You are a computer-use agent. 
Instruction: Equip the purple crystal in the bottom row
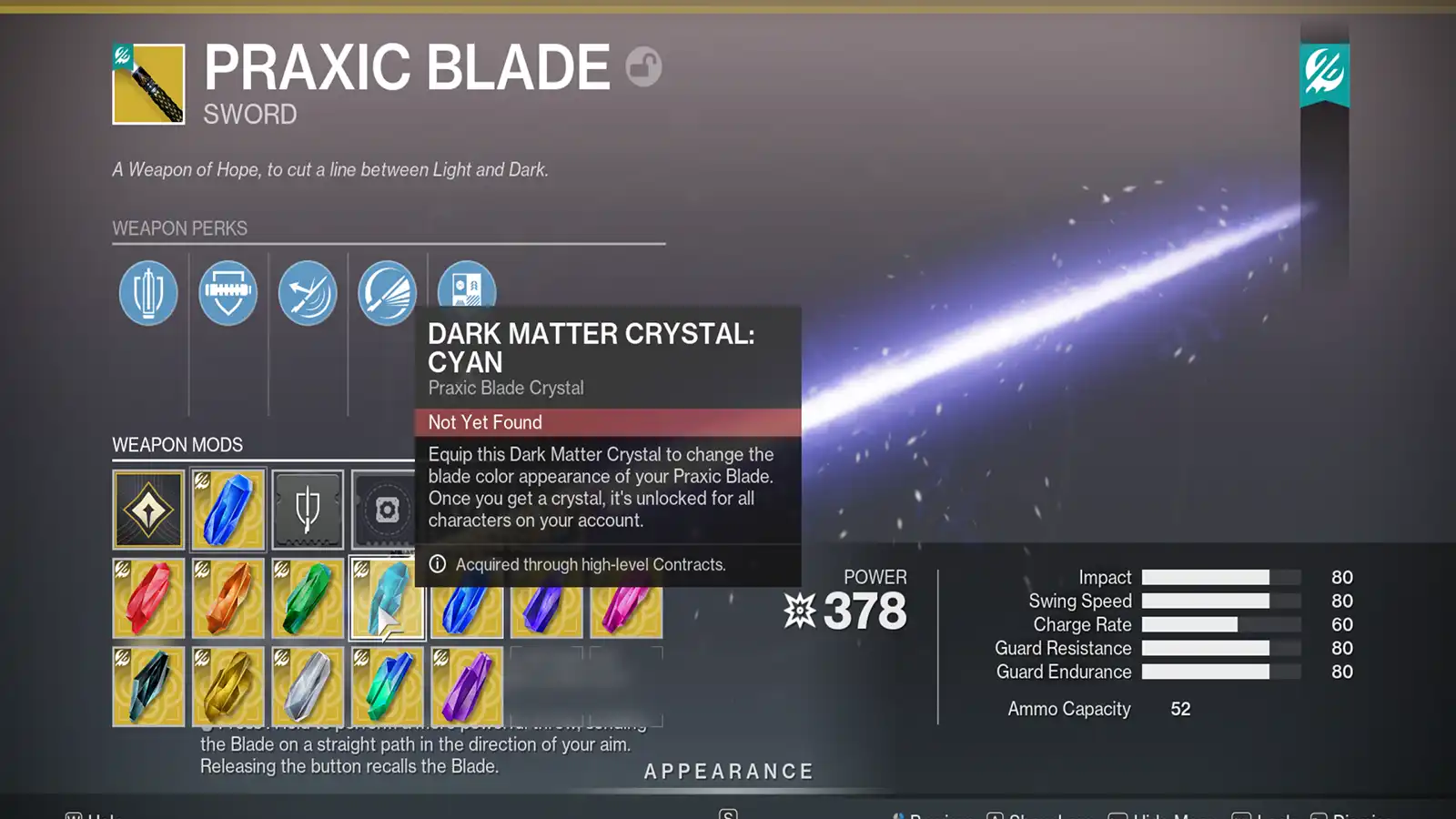click(x=465, y=687)
